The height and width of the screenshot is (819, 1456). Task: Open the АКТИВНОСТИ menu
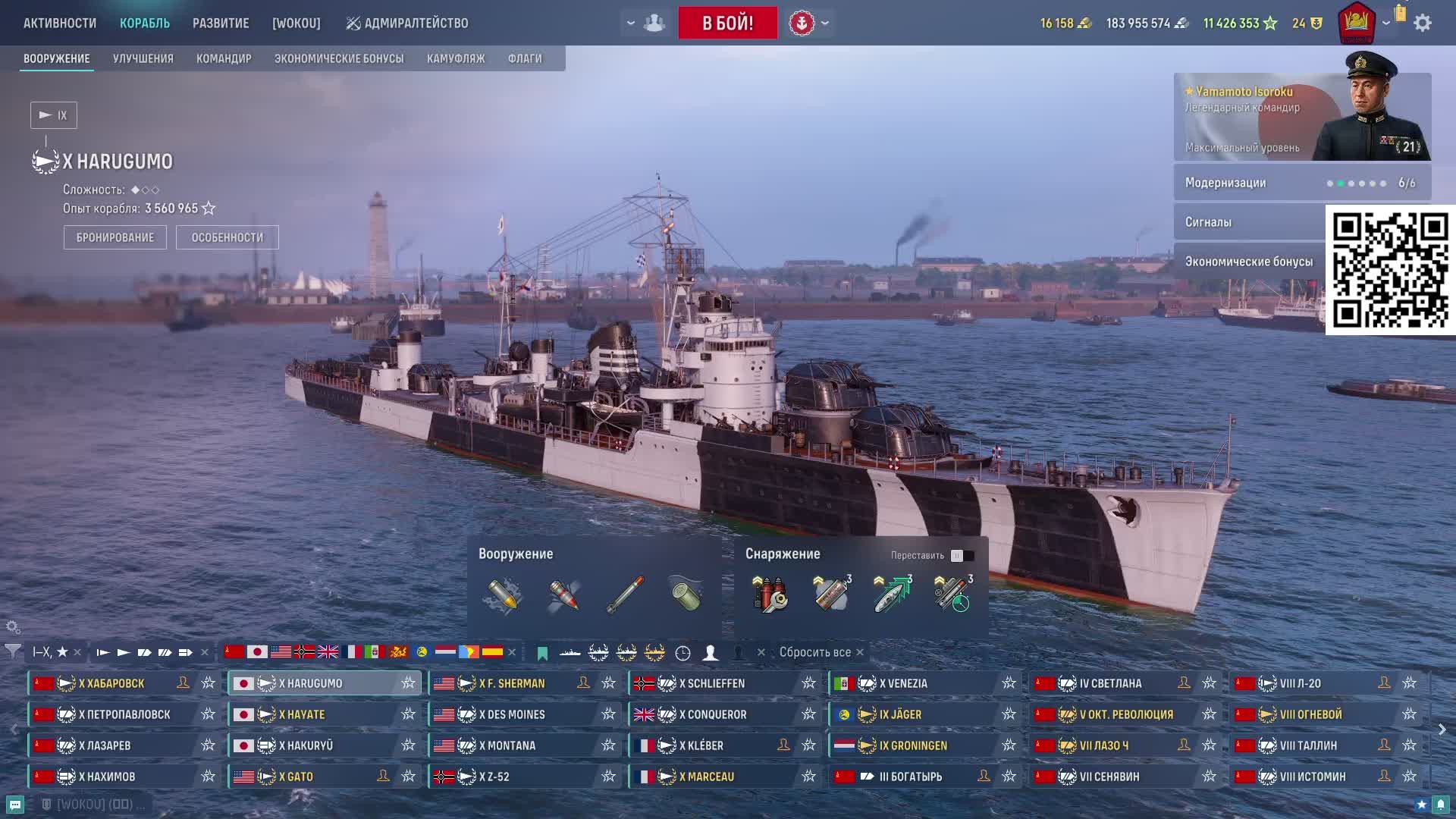click(60, 24)
